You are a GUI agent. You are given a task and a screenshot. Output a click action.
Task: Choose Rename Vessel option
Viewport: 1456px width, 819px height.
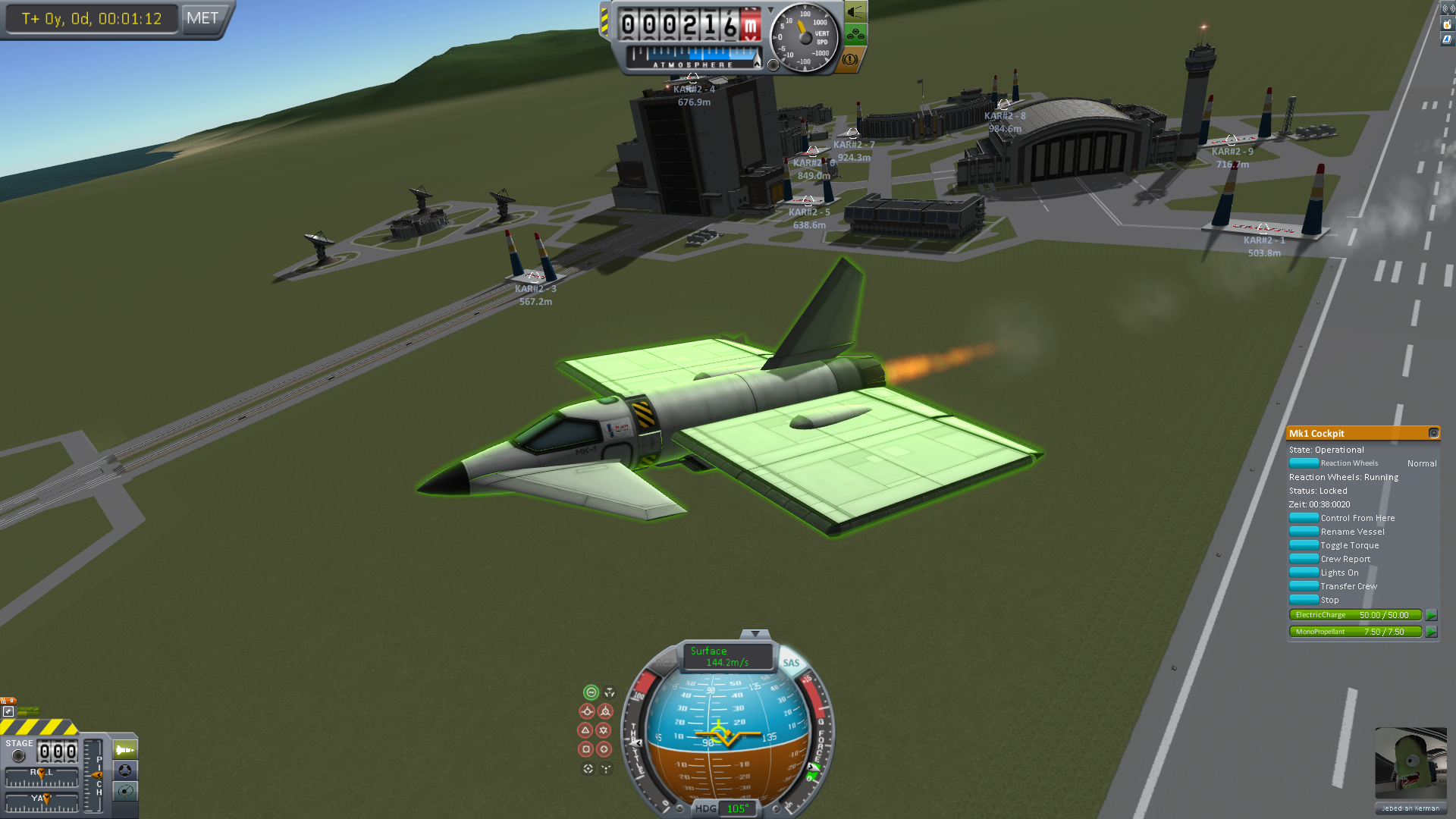point(1304,532)
